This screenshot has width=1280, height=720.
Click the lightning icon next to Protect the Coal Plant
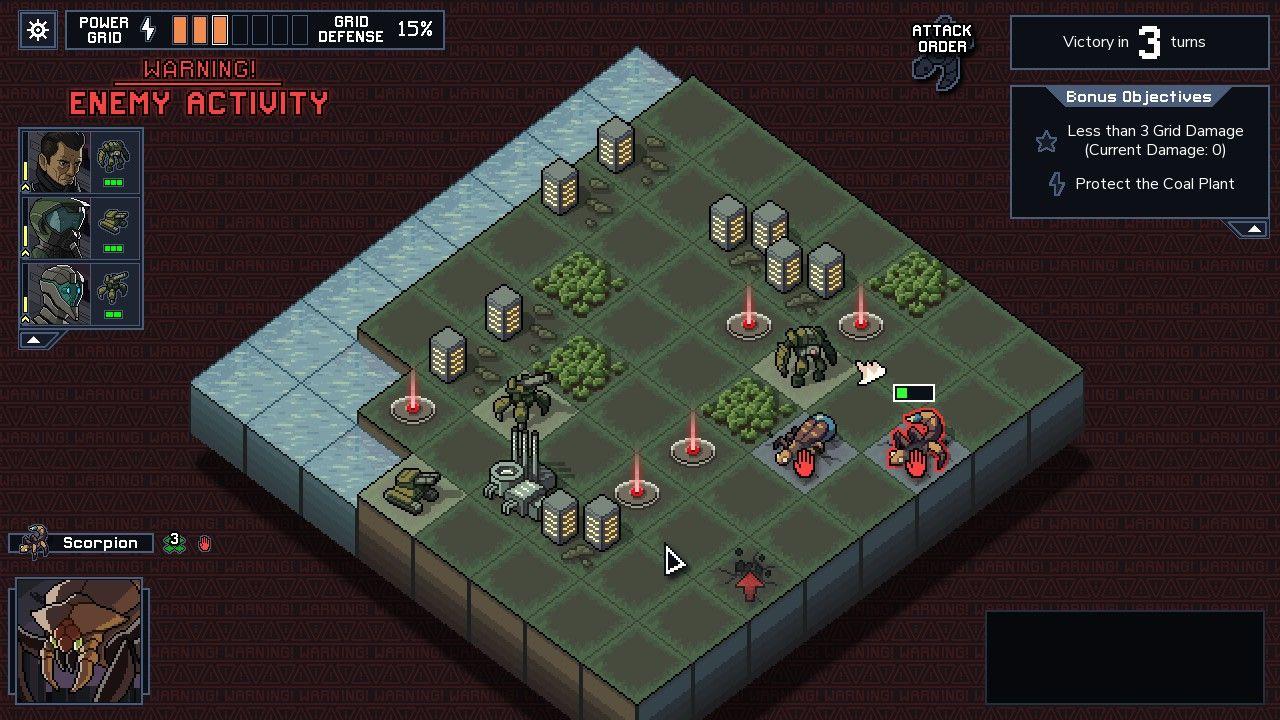pos(1055,184)
